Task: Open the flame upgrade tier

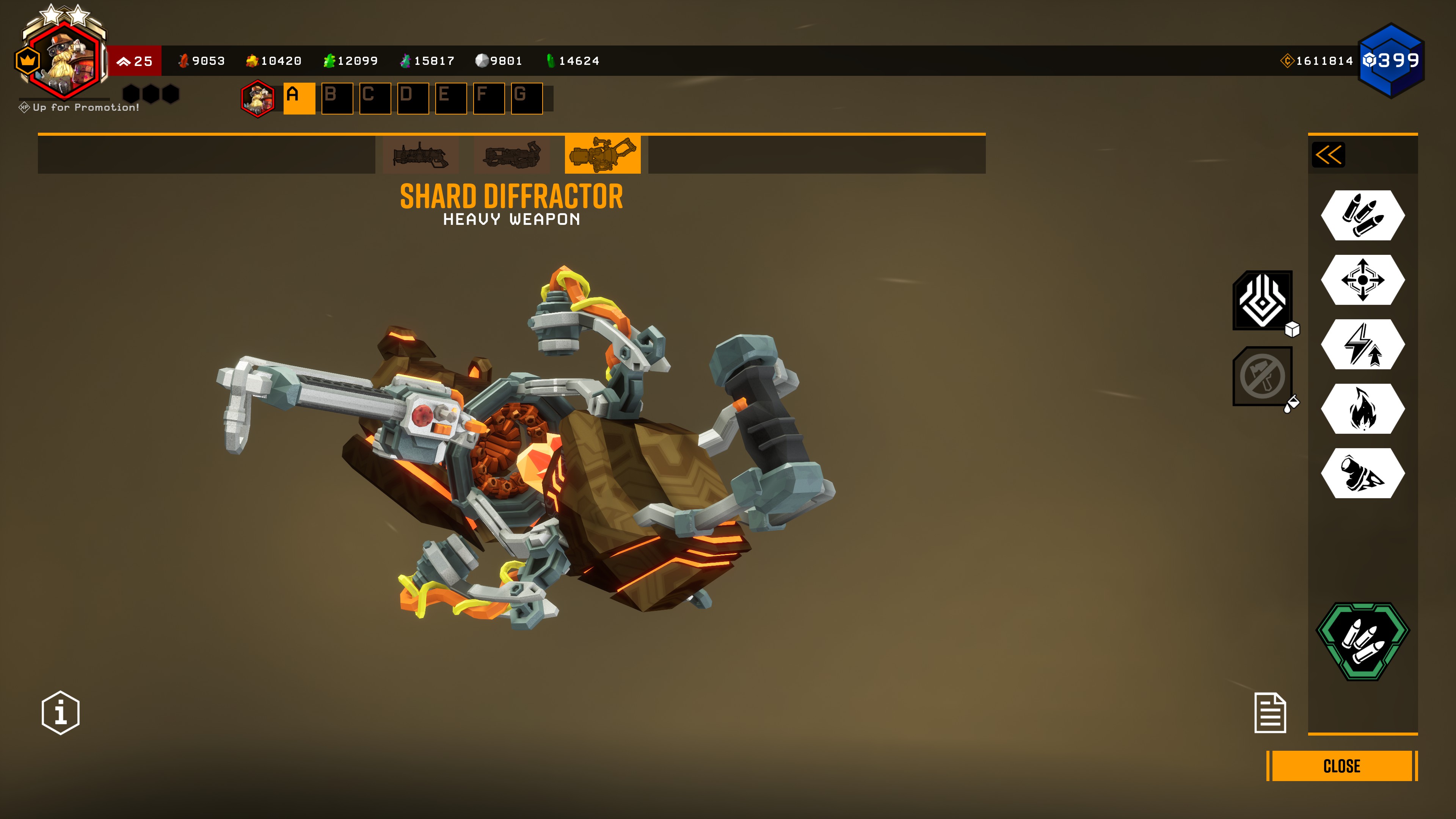Action: 1363,409
